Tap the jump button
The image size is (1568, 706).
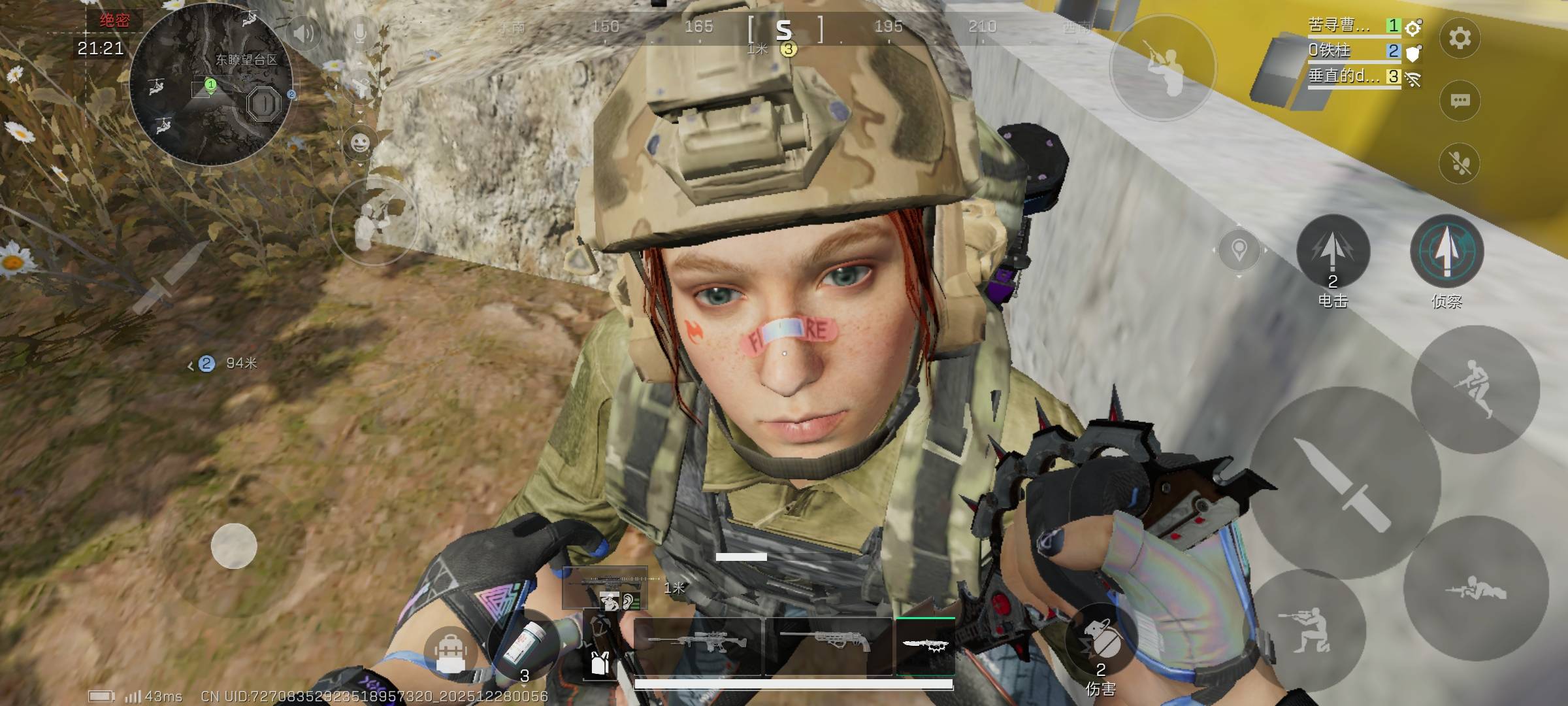click(1475, 389)
